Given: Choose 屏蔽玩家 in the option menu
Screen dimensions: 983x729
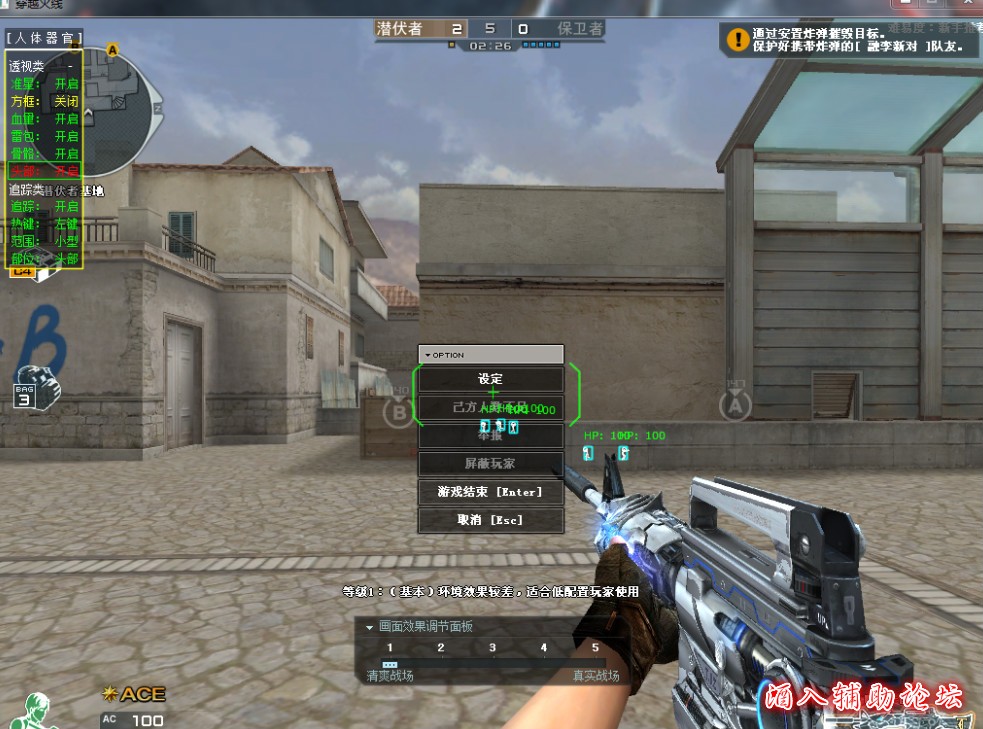Looking at the screenshot, I should coord(490,464).
